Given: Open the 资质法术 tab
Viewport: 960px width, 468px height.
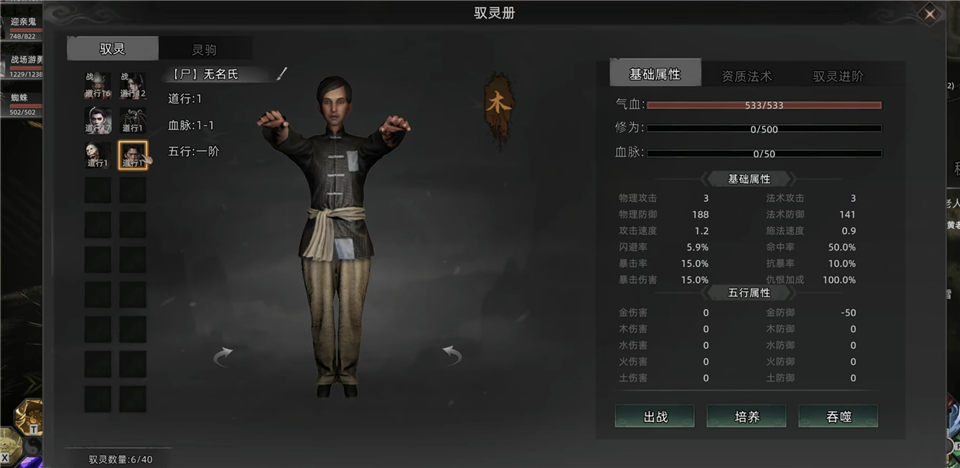Looking at the screenshot, I should pos(746,75).
